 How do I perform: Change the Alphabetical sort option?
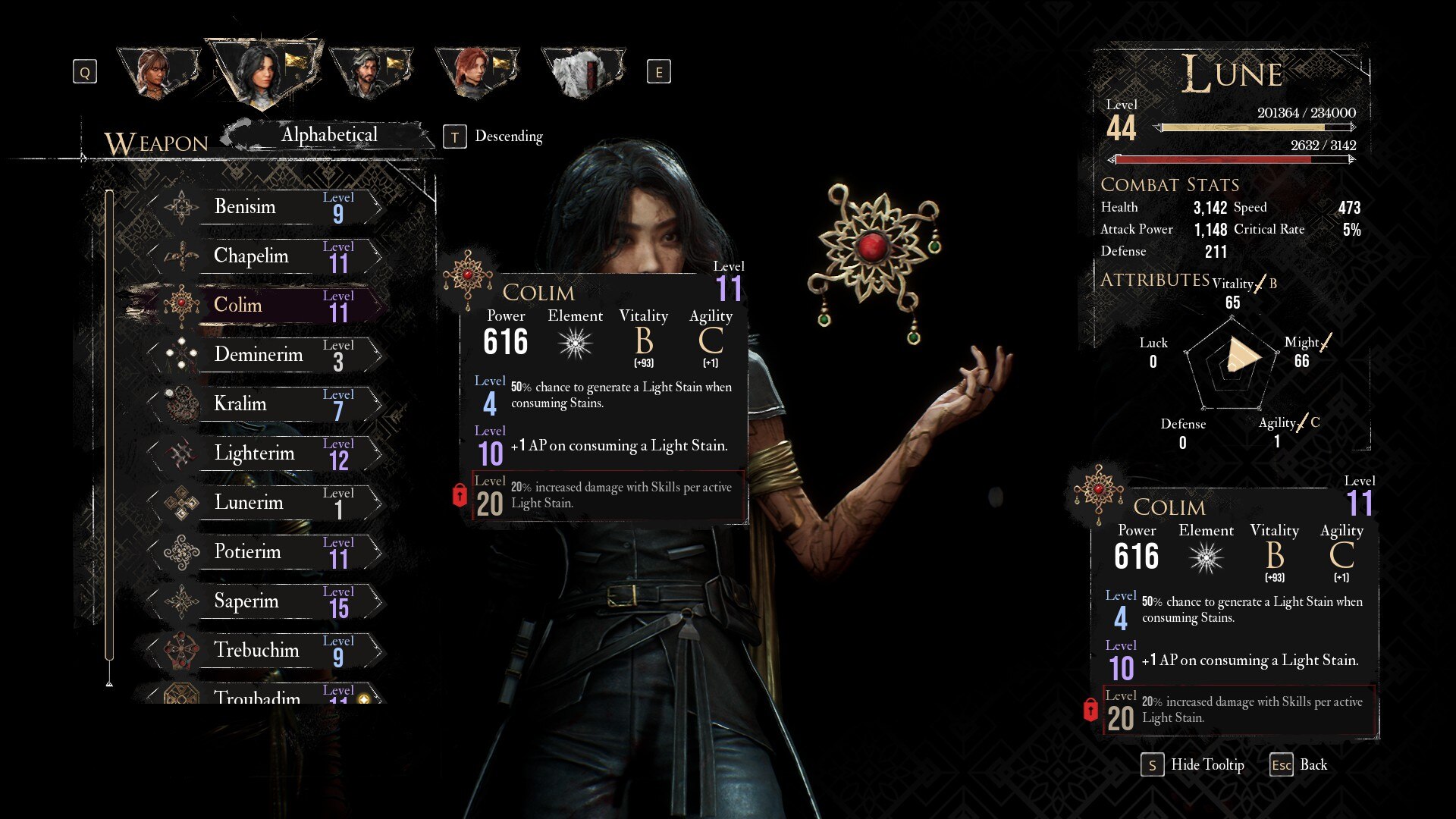click(329, 135)
